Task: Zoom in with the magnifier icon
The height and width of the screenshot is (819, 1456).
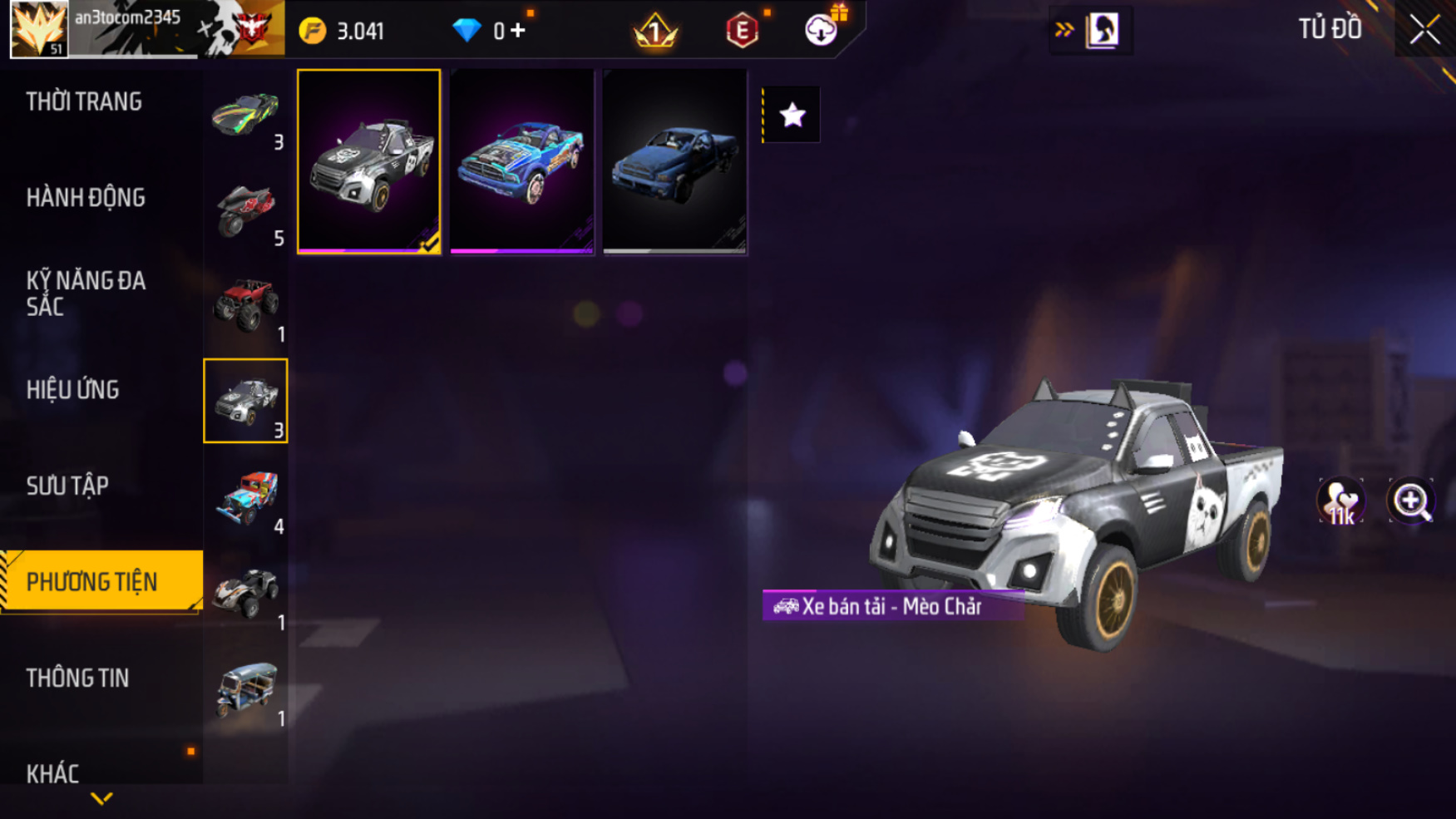Action: click(1410, 501)
